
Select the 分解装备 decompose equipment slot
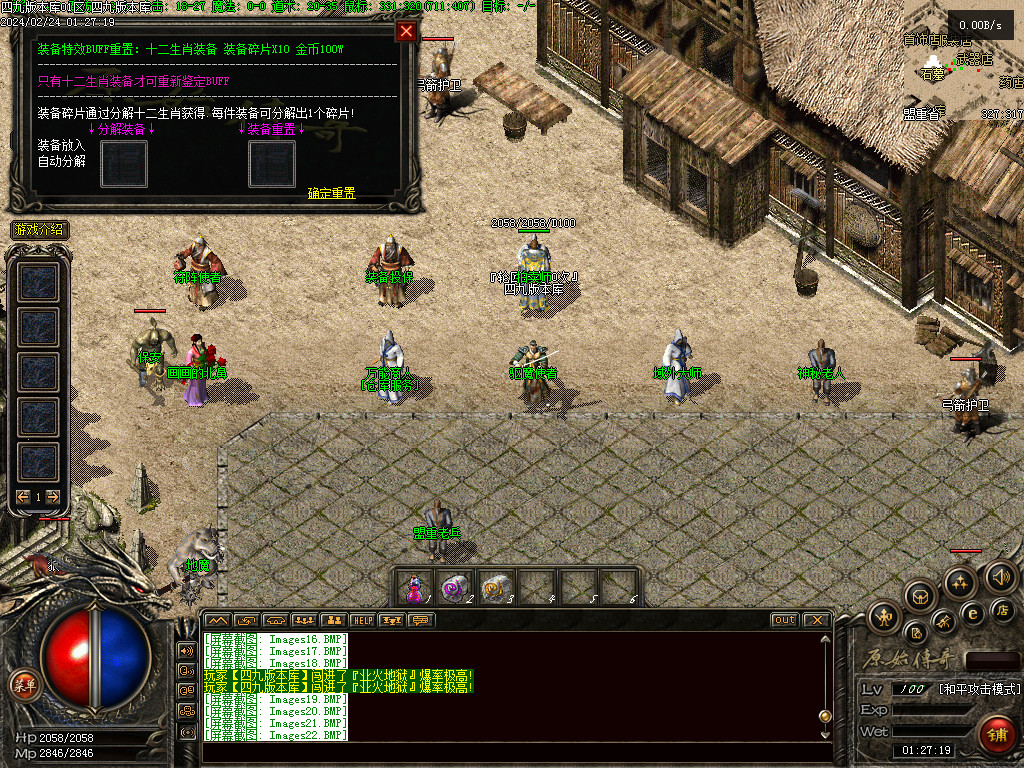click(123, 162)
